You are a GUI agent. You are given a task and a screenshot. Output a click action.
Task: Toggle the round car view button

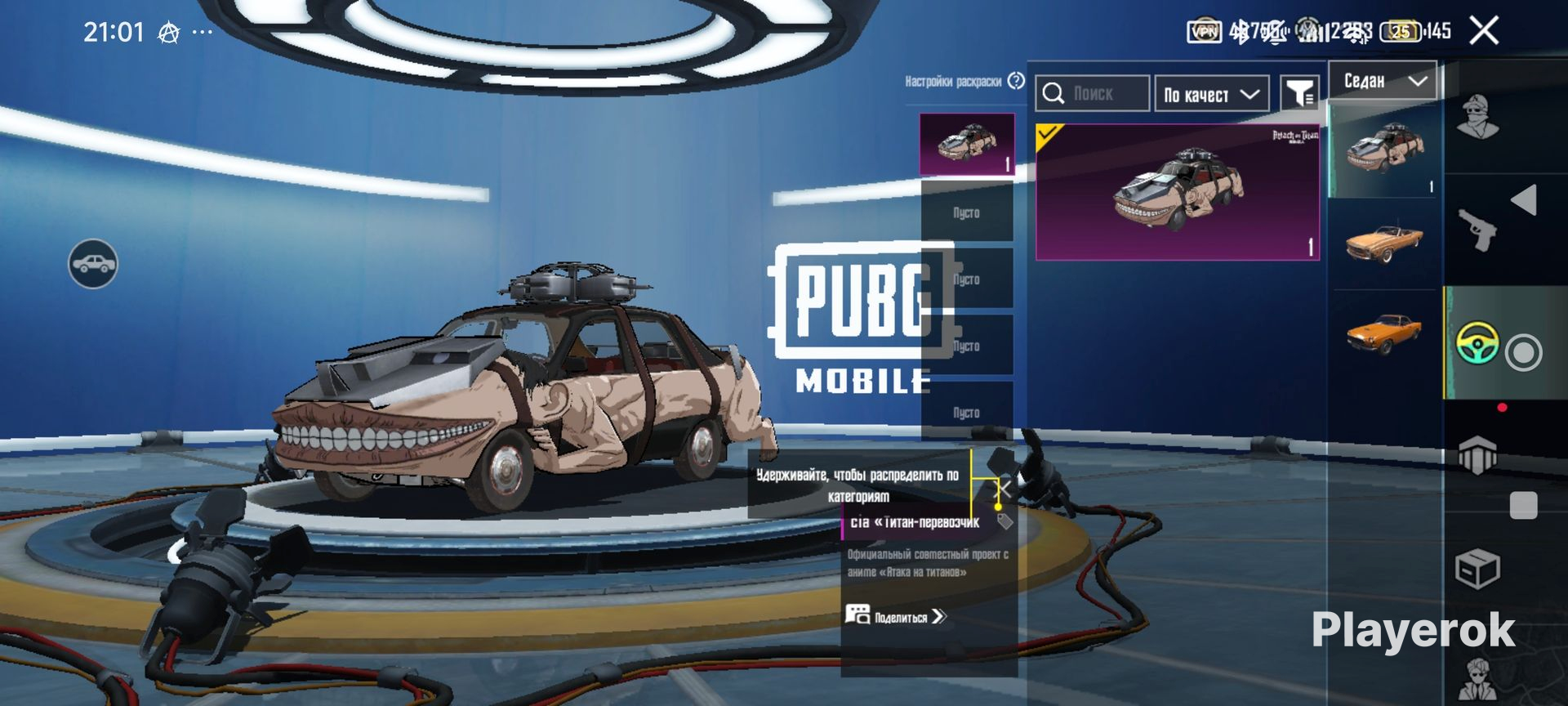click(93, 264)
